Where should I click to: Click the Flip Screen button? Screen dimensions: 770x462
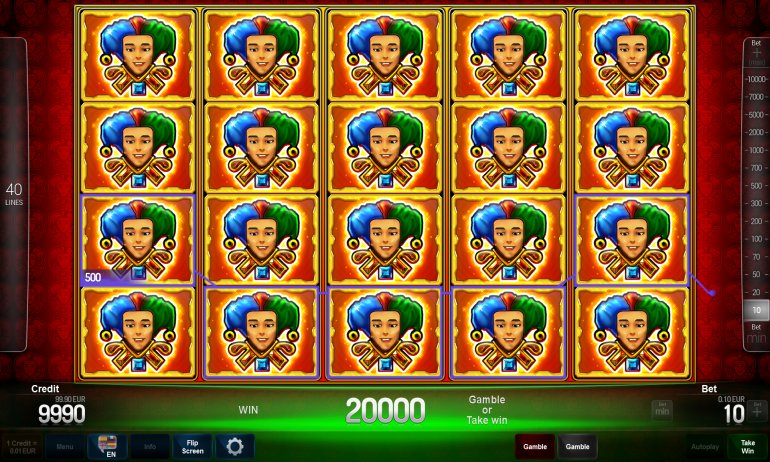point(191,446)
